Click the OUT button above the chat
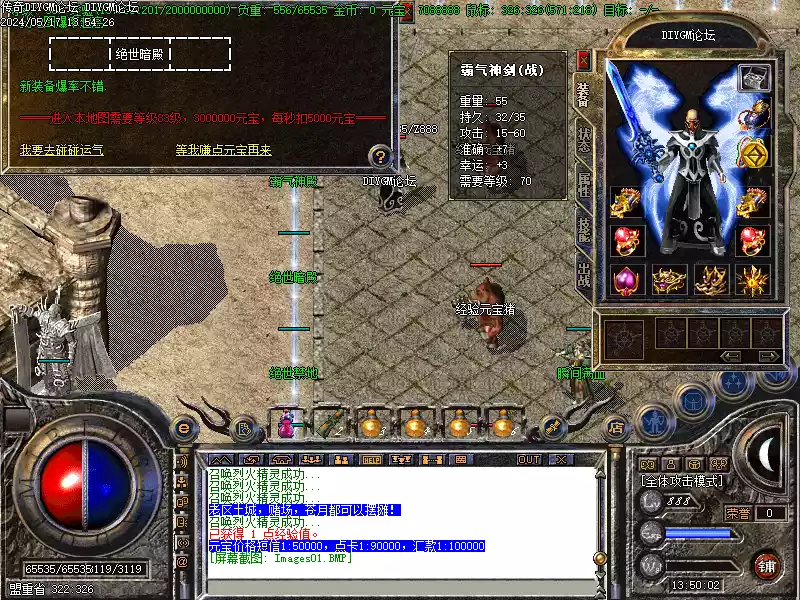Screen dimensions: 800x600 coord(529,460)
